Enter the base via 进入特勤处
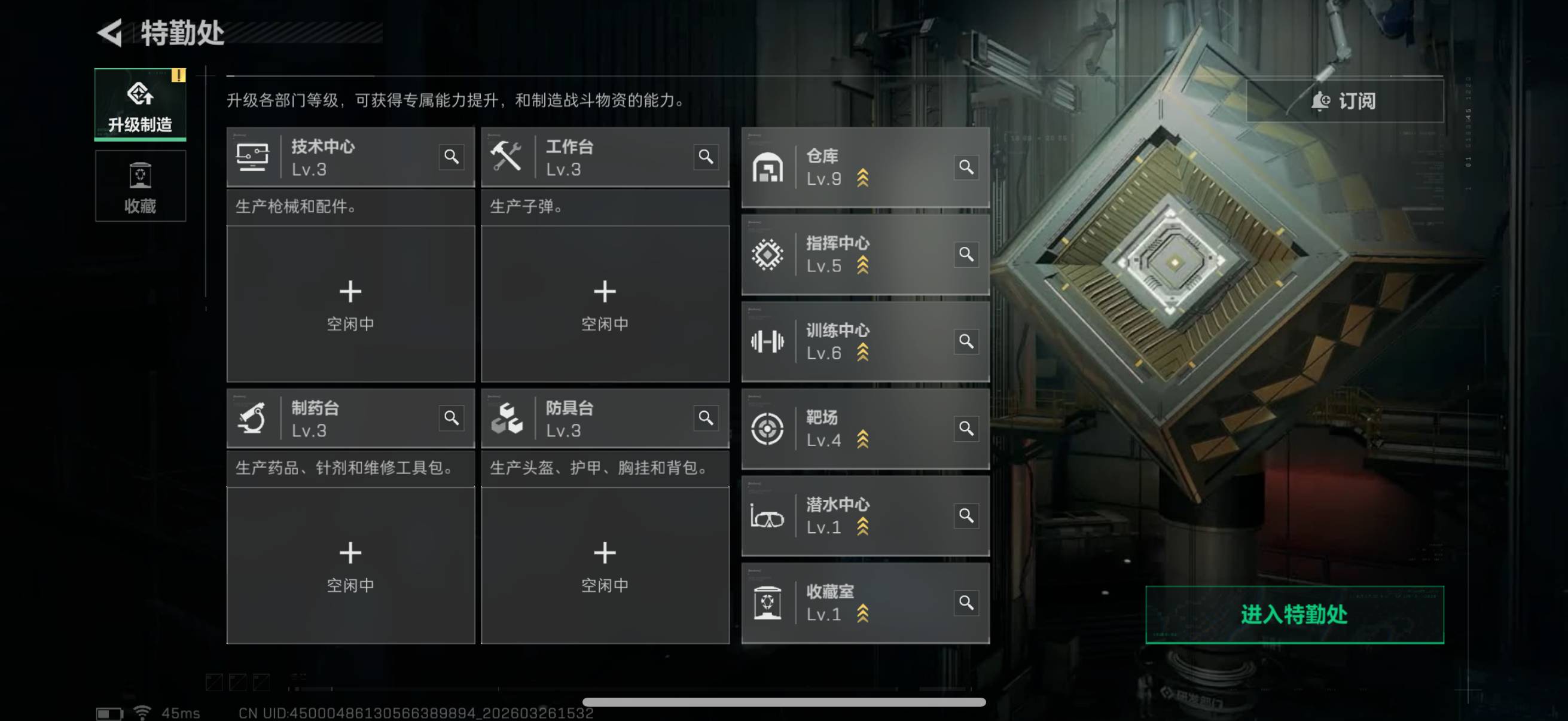 [x=1294, y=615]
